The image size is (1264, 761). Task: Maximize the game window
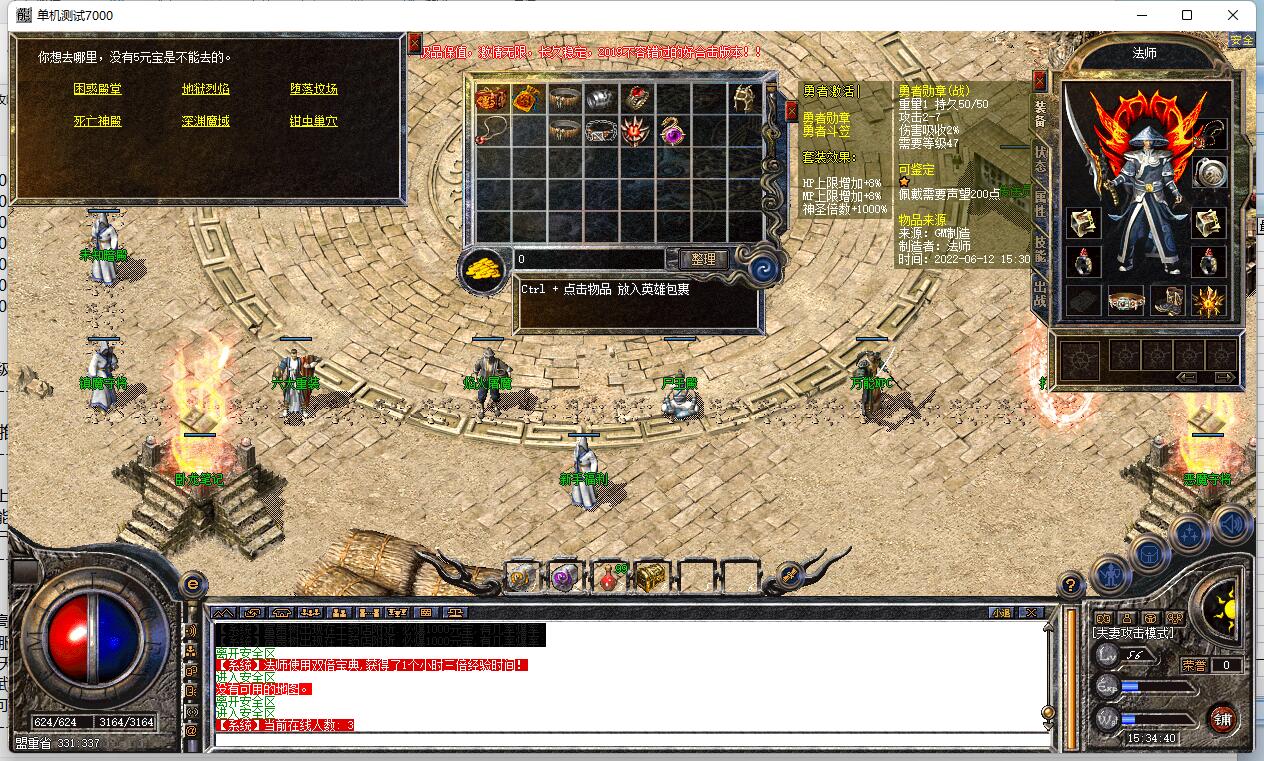1187,15
